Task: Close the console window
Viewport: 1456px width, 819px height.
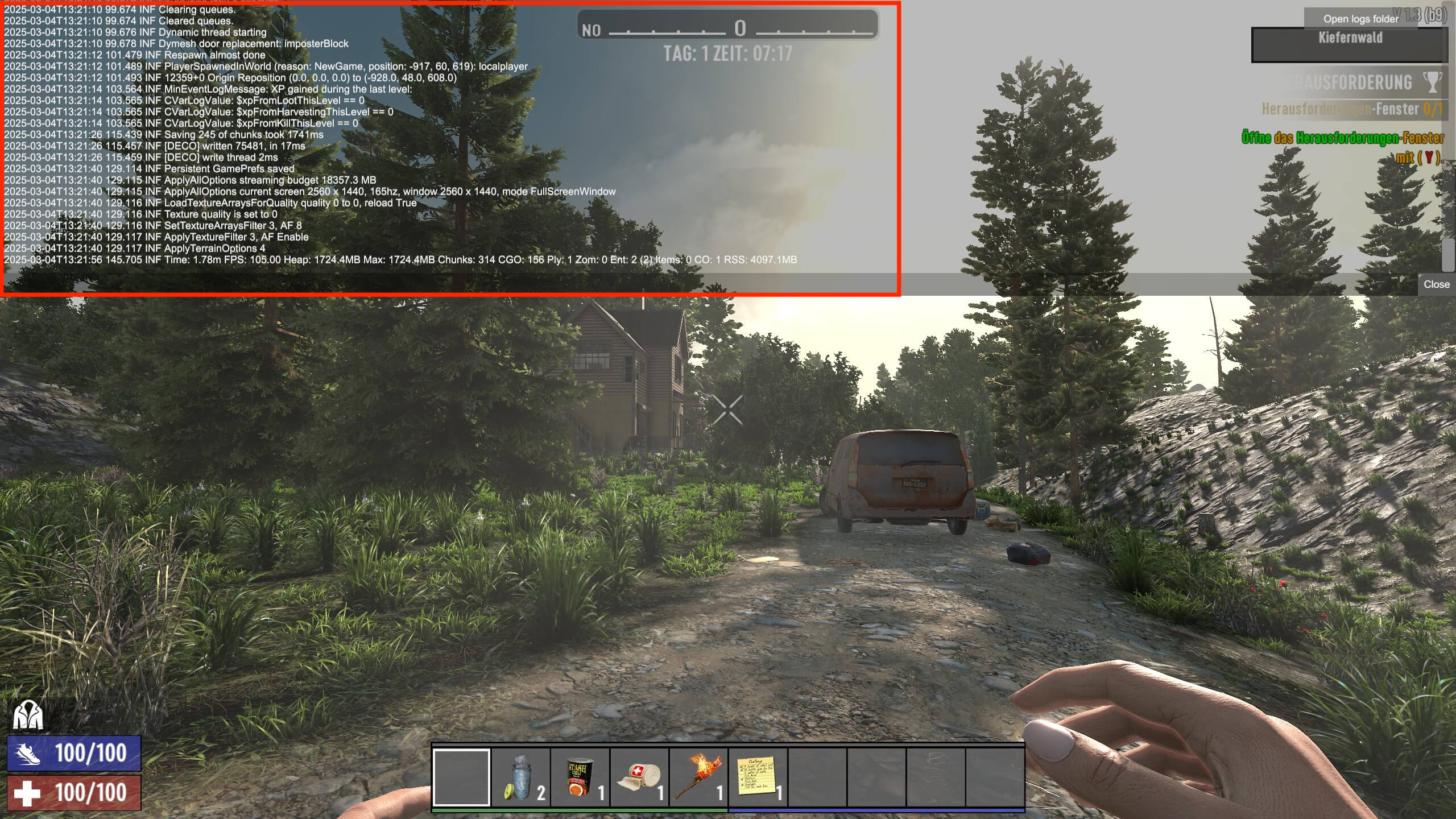Action: pos(1436,284)
